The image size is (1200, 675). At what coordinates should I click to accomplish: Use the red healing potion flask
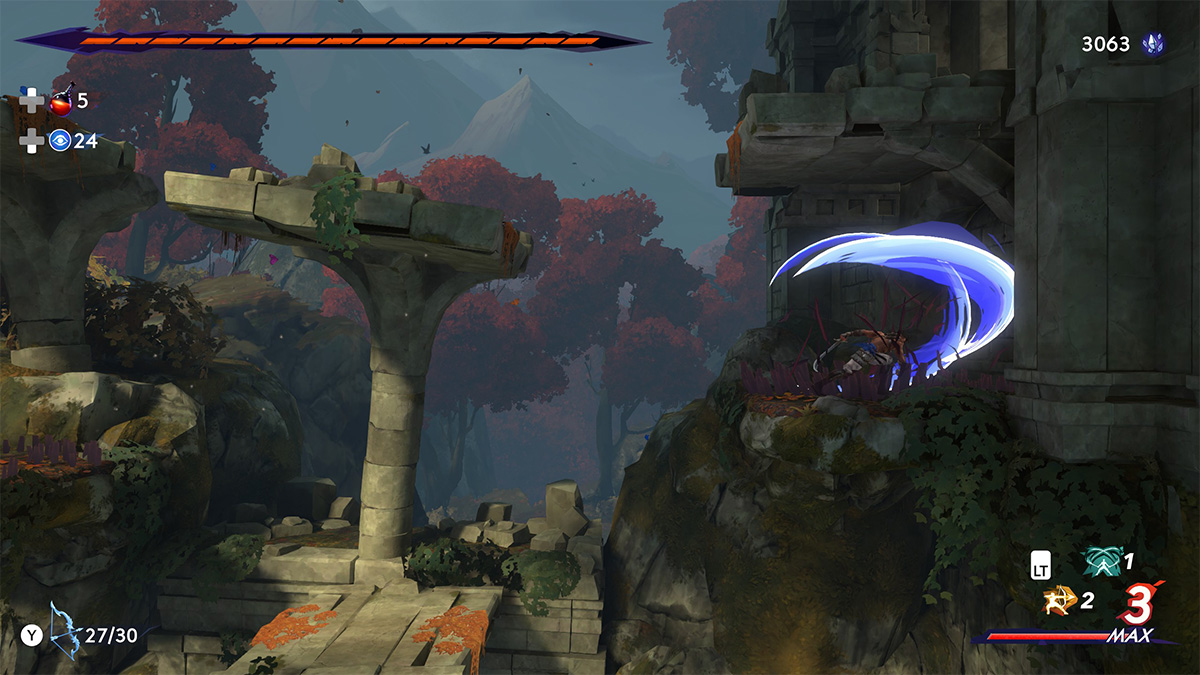click(61, 100)
